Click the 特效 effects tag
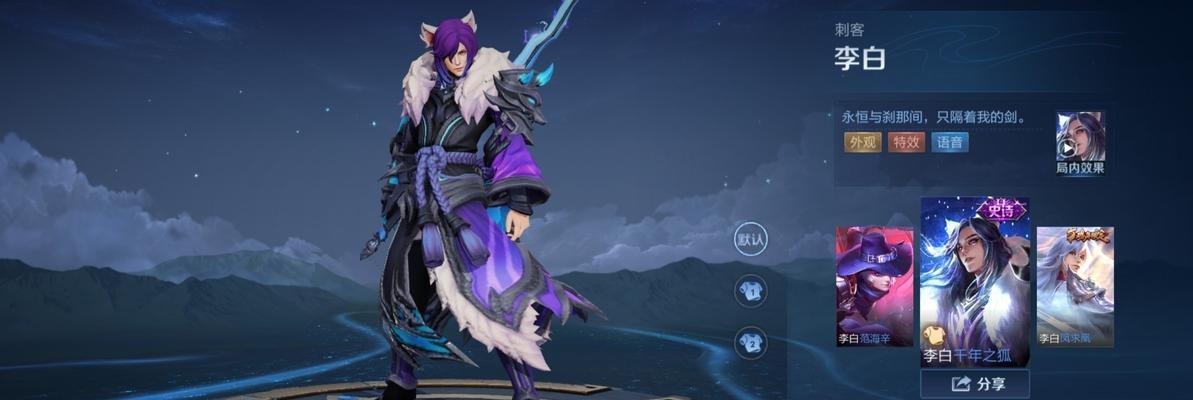Viewport: 1193px width, 400px height. click(907, 142)
